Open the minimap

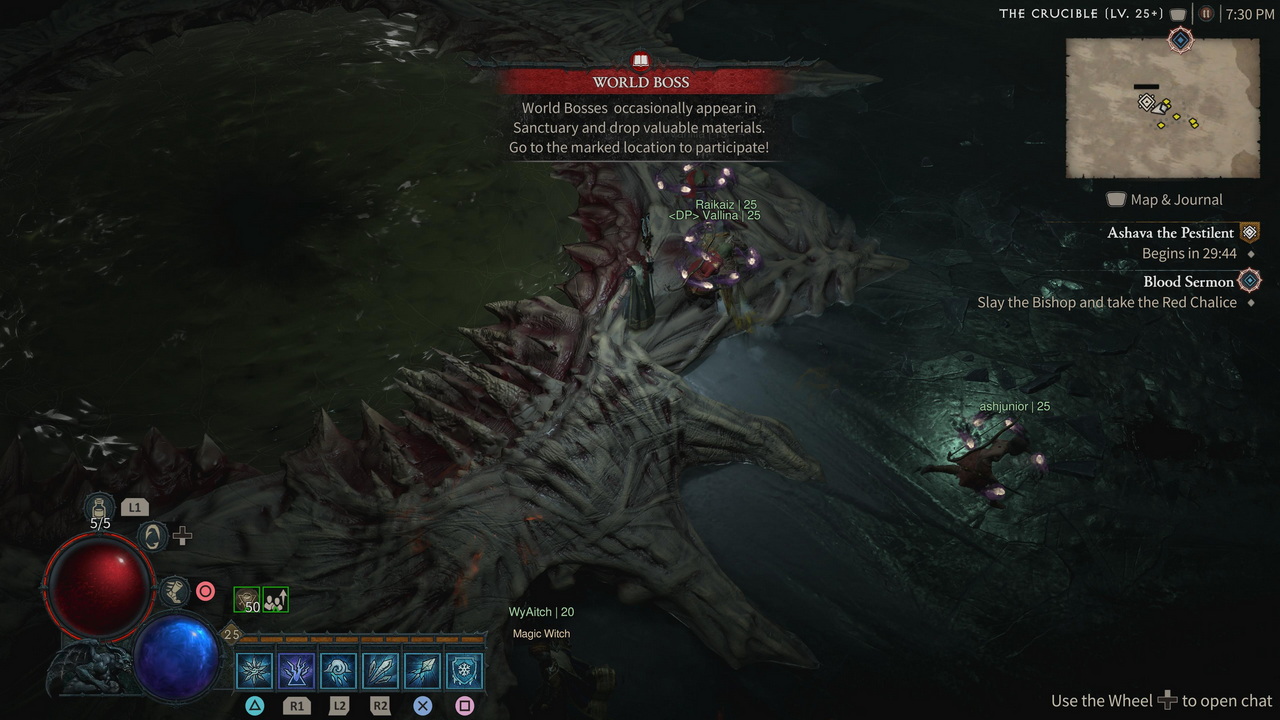coord(1162,108)
